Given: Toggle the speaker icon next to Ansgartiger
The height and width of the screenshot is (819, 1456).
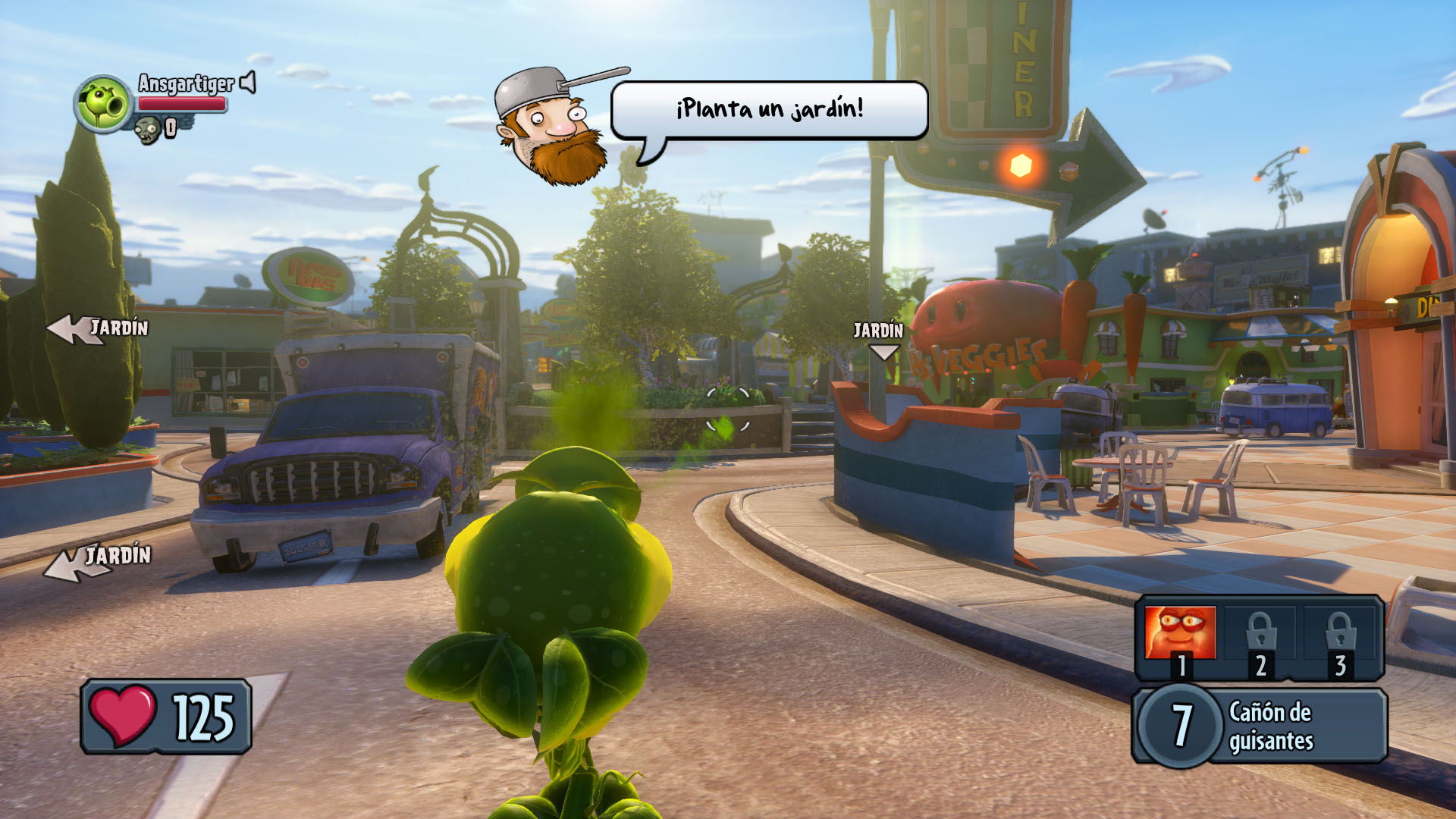Looking at the screenshot, I should point(248,82).
